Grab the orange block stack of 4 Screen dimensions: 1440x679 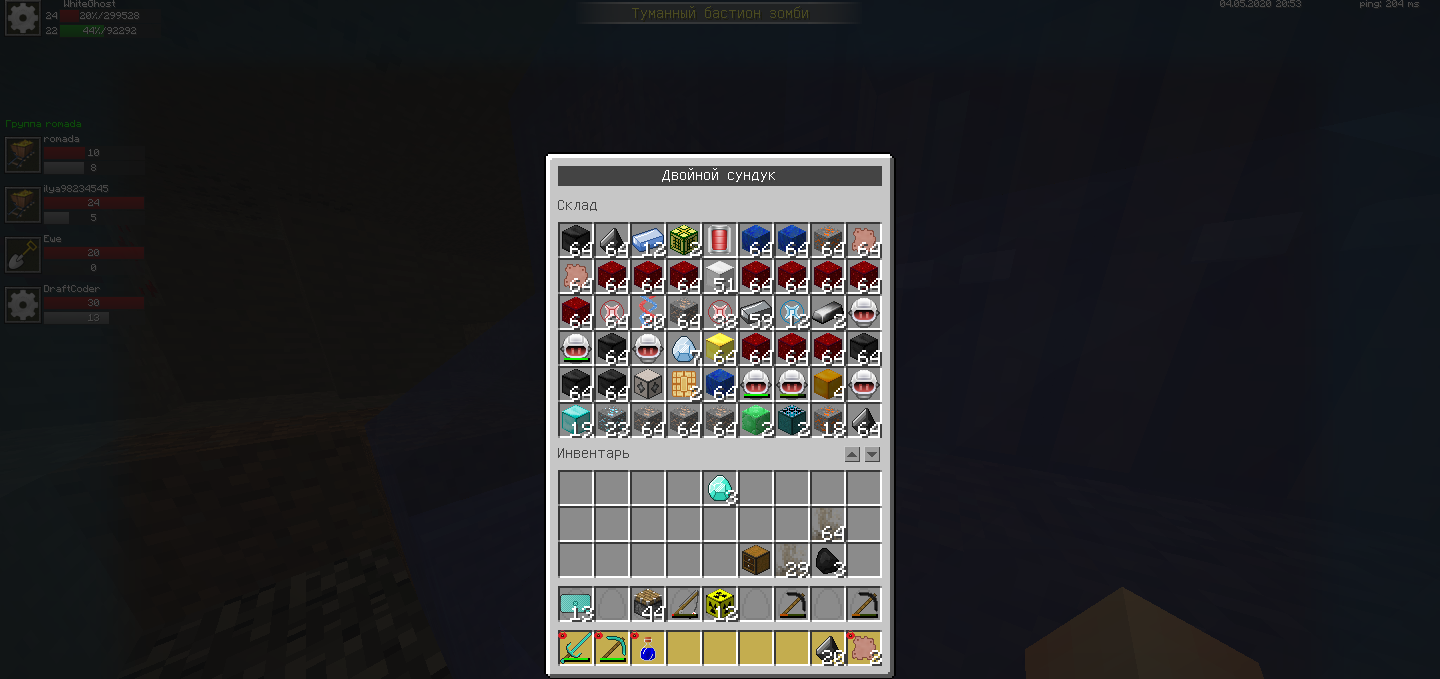click(x=828, y=384)
